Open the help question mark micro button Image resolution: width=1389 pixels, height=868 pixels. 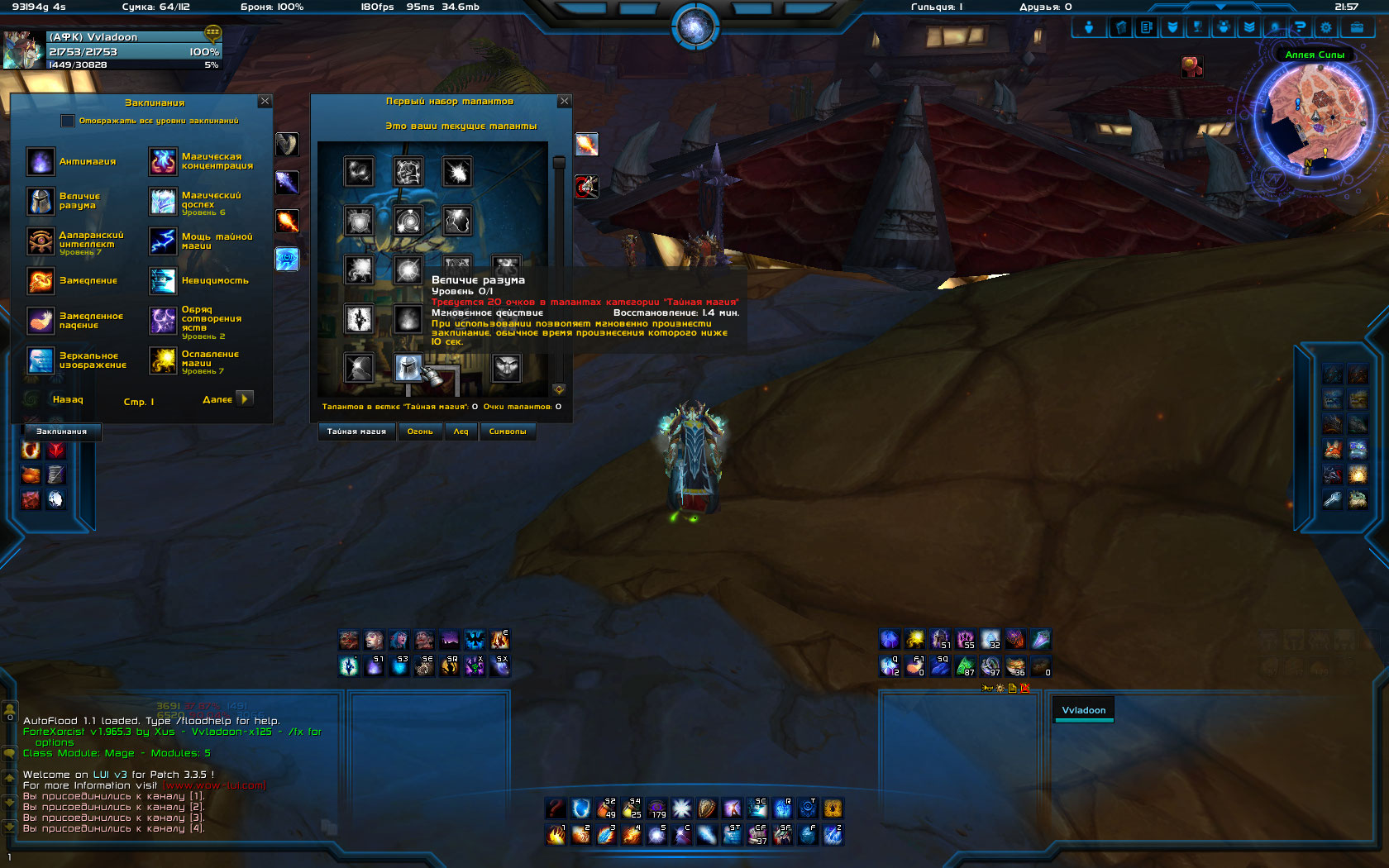point(1300,27)
